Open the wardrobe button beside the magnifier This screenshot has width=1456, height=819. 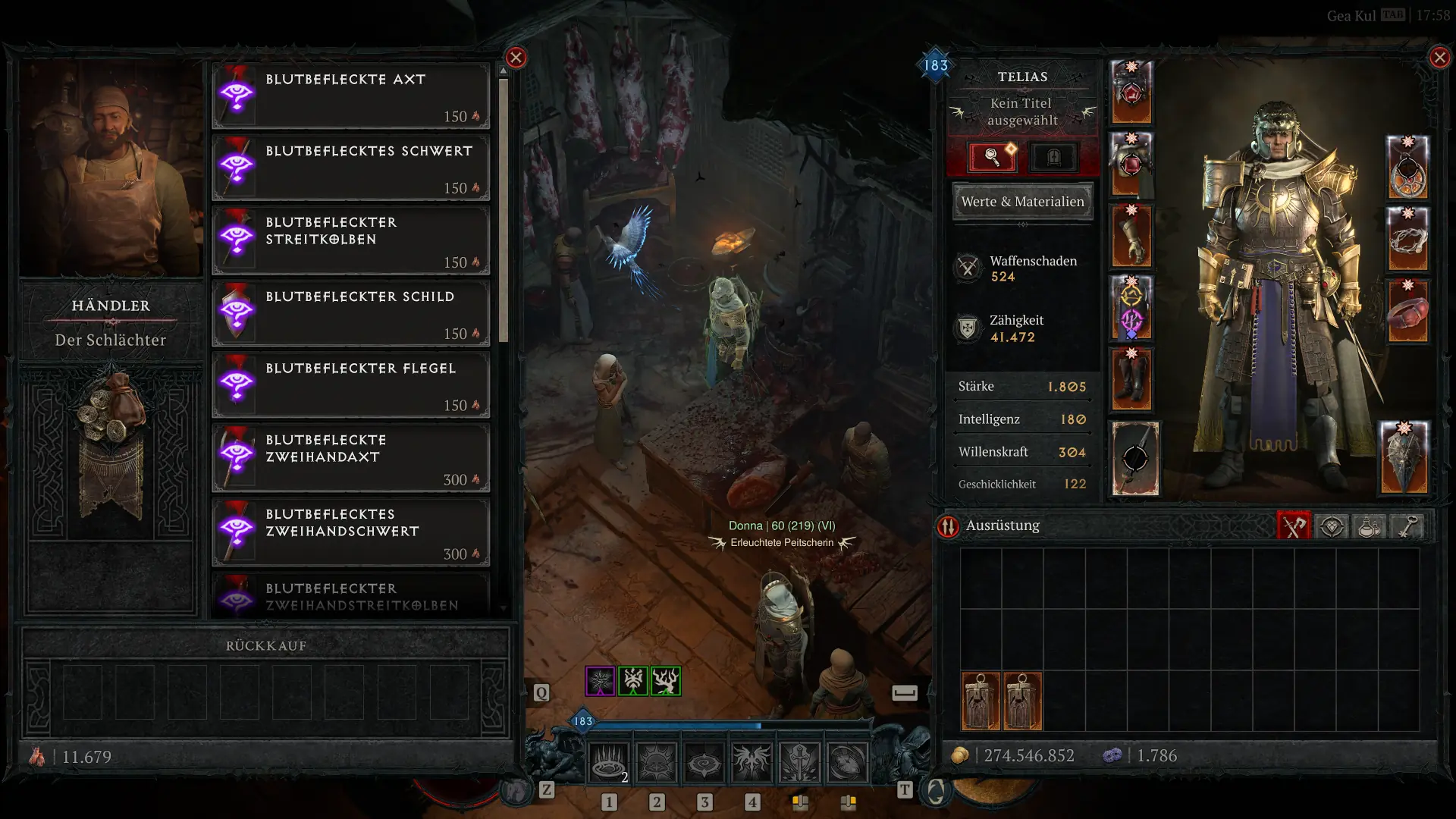click(1053, 157)
